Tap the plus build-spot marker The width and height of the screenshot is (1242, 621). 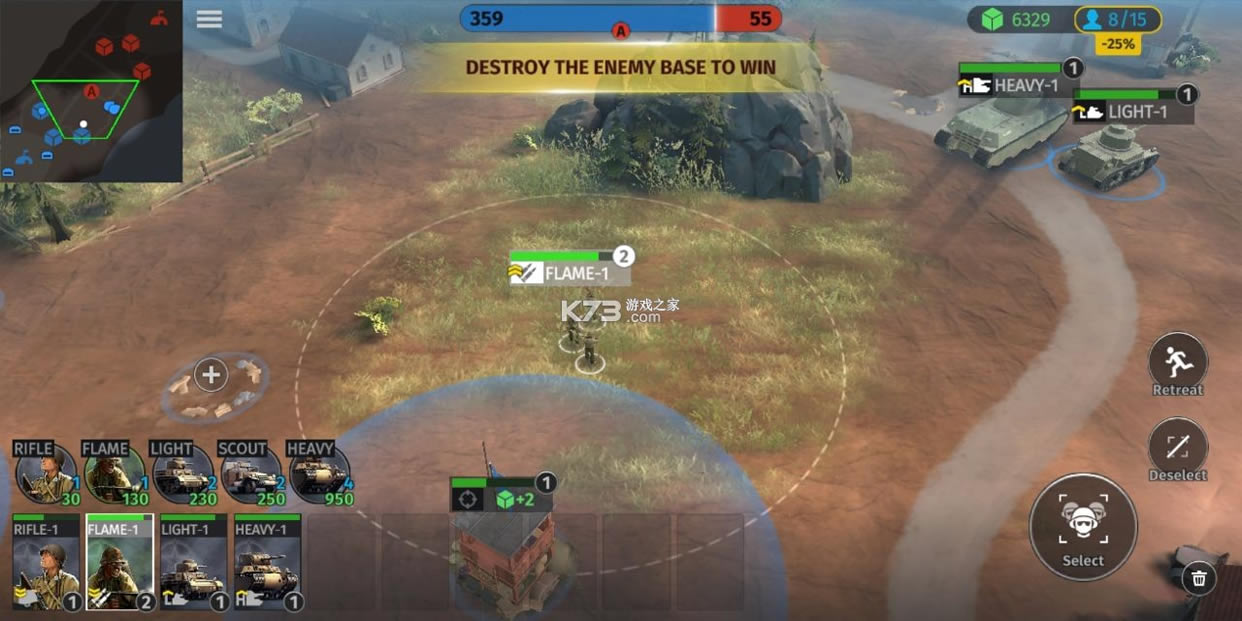pos(211,375)
